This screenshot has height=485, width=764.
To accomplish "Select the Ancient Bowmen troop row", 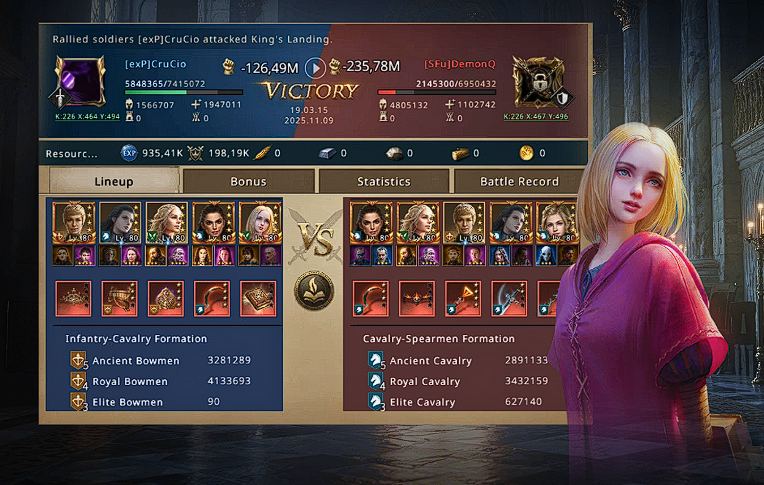I will click(x=160, y=361).
